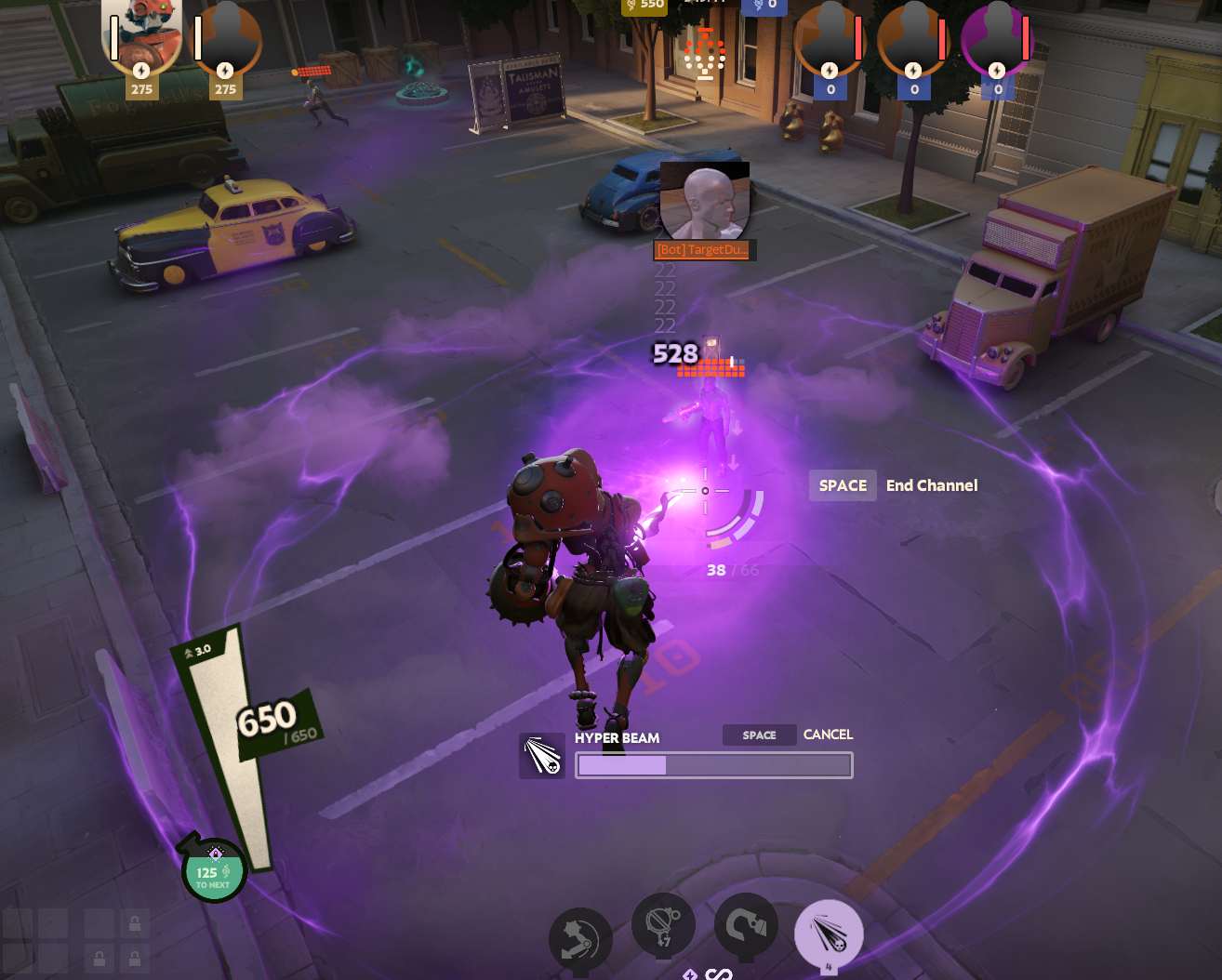Select the purple-ringed enemy player portrait

996,40
